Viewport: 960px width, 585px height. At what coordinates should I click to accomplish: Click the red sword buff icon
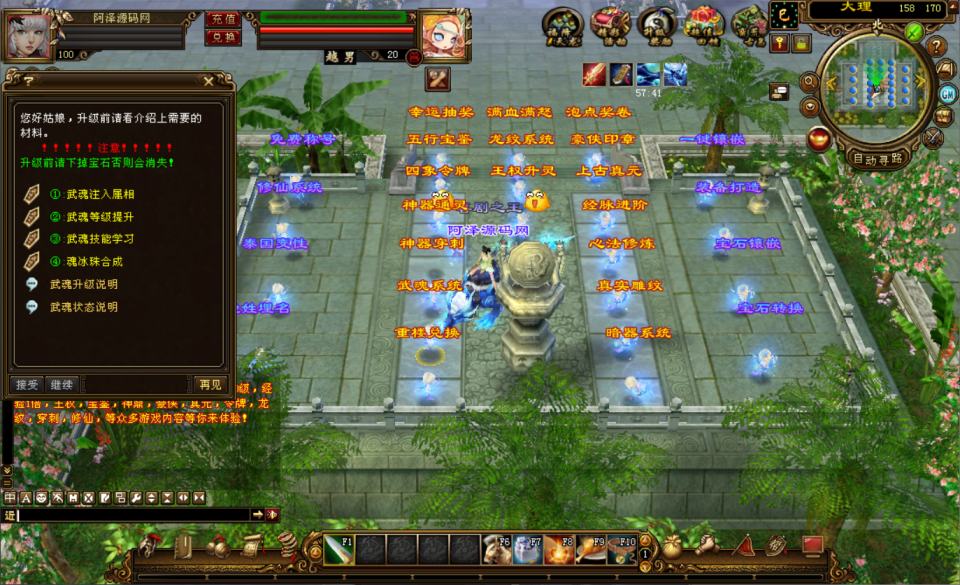click(595, 74)
